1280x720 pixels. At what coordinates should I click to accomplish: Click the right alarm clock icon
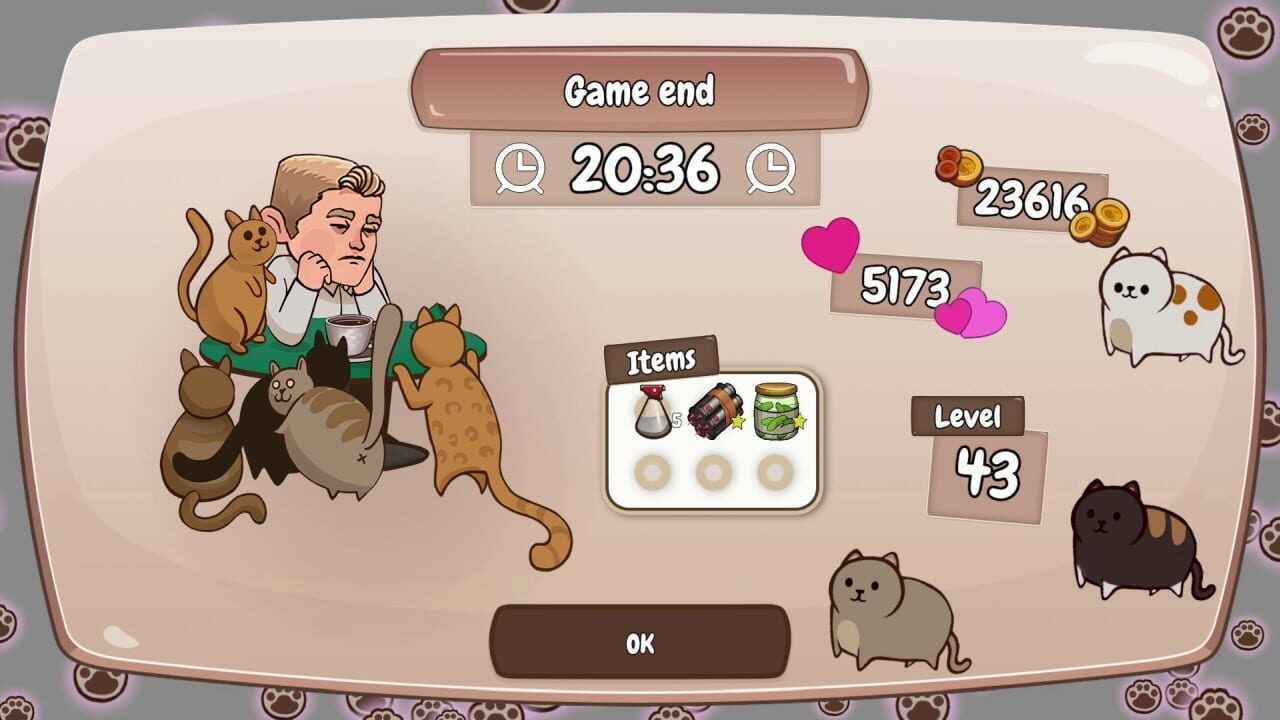768,169
